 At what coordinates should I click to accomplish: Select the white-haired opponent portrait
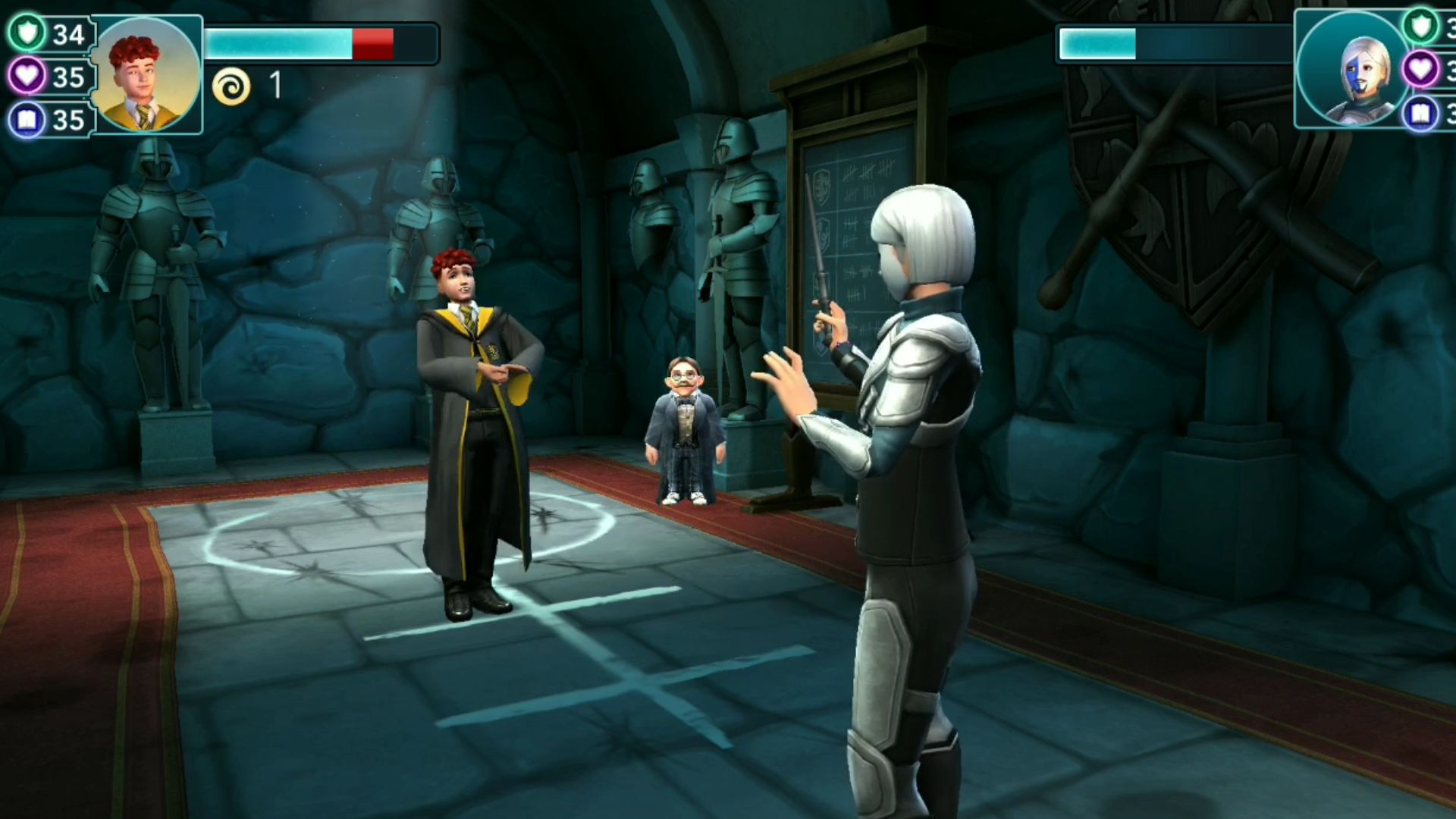pyautogui.click(x=1355, y=70)
